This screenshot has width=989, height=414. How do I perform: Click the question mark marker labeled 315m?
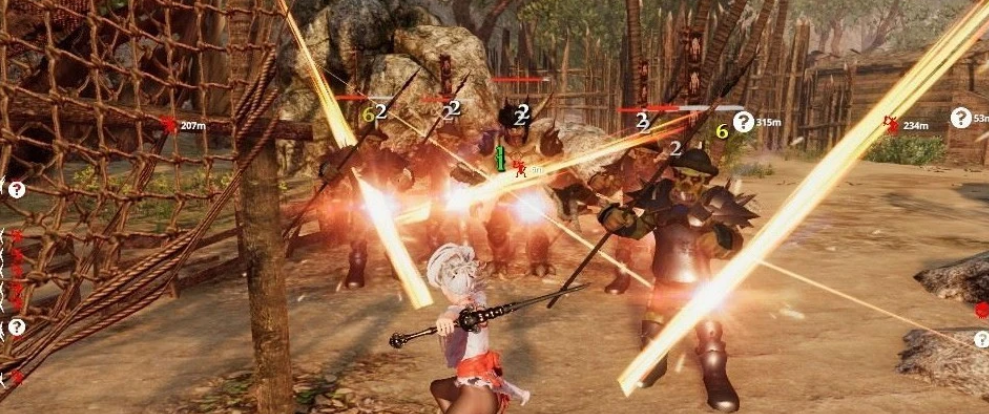[x=743, y=122]
